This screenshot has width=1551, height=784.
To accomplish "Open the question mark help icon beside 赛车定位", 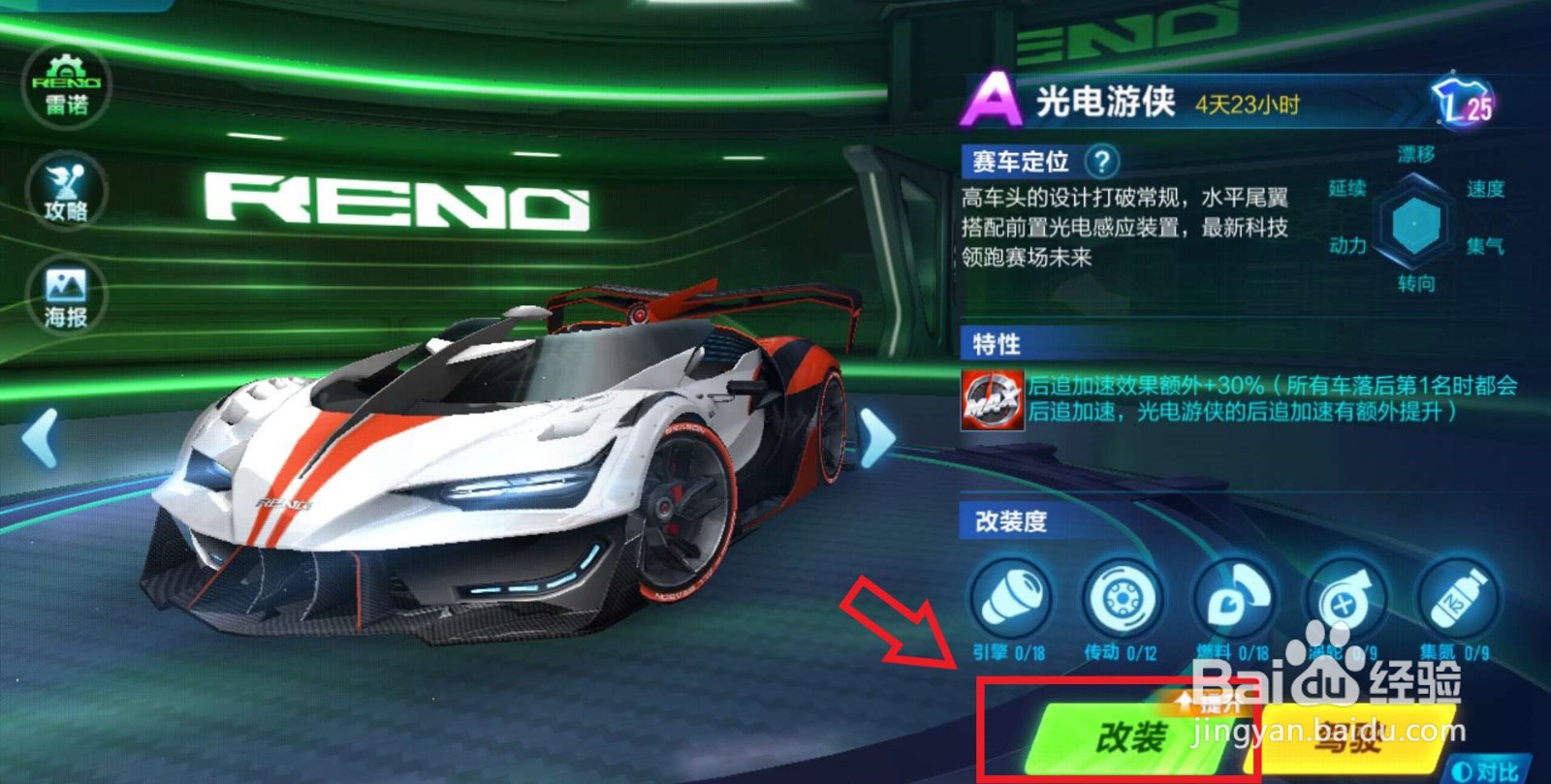I will click(1103, 161).
